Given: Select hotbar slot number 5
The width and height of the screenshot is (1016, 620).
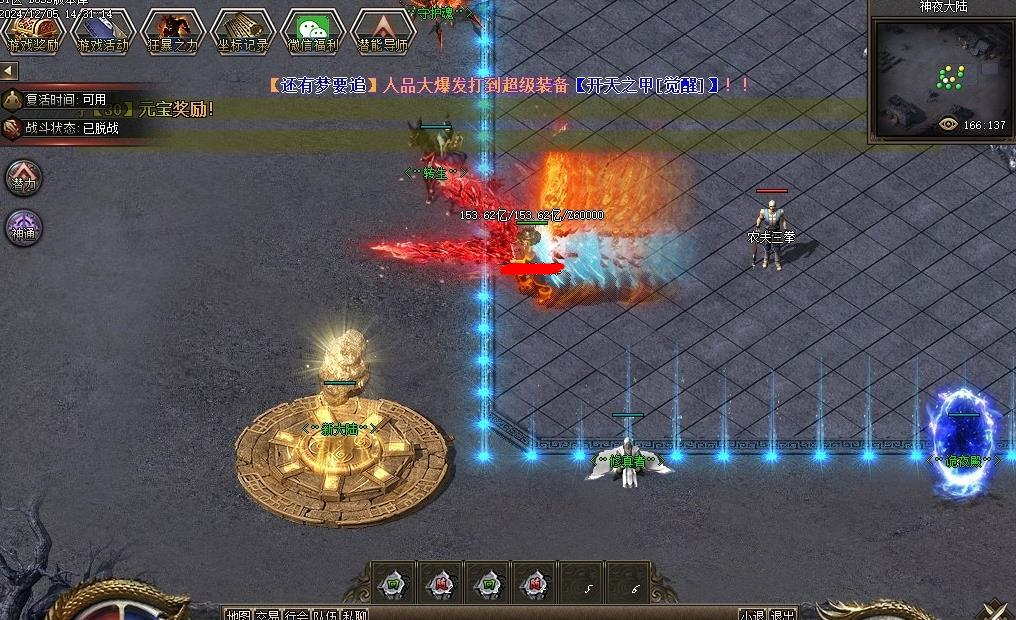Looking at the screenshot, I should 587,584.
